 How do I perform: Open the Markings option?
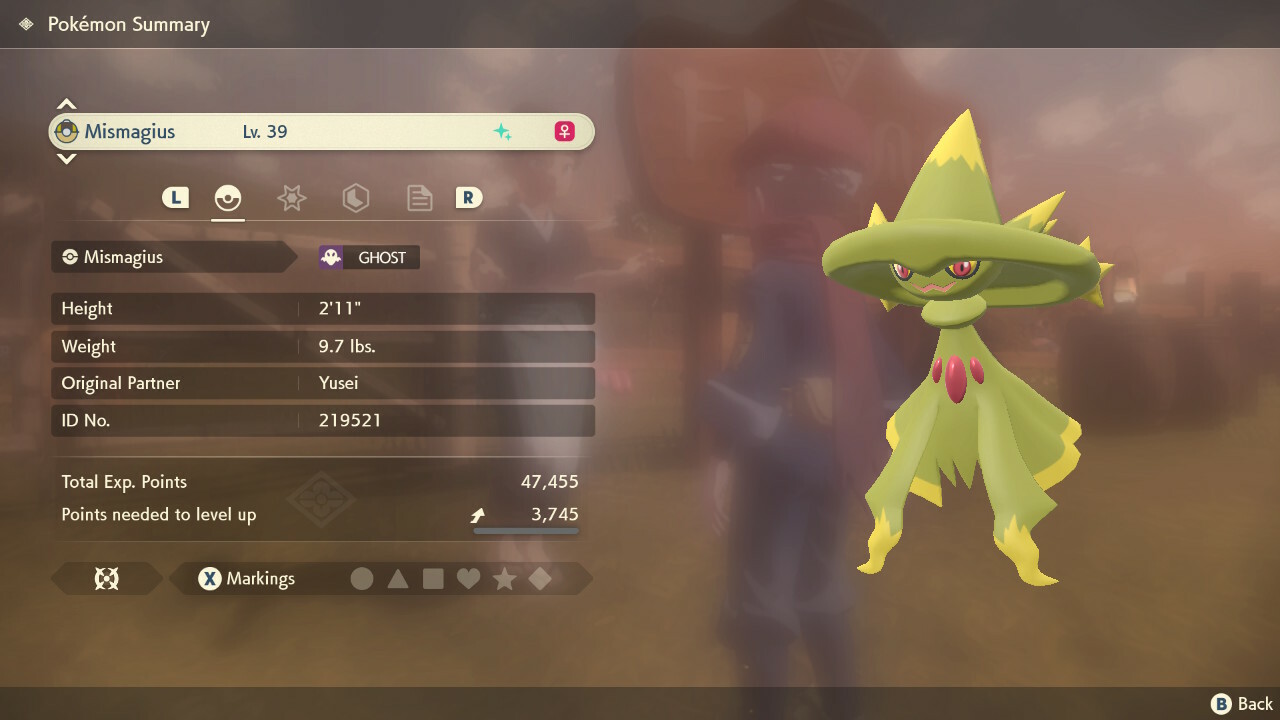(x=247, y=579)
